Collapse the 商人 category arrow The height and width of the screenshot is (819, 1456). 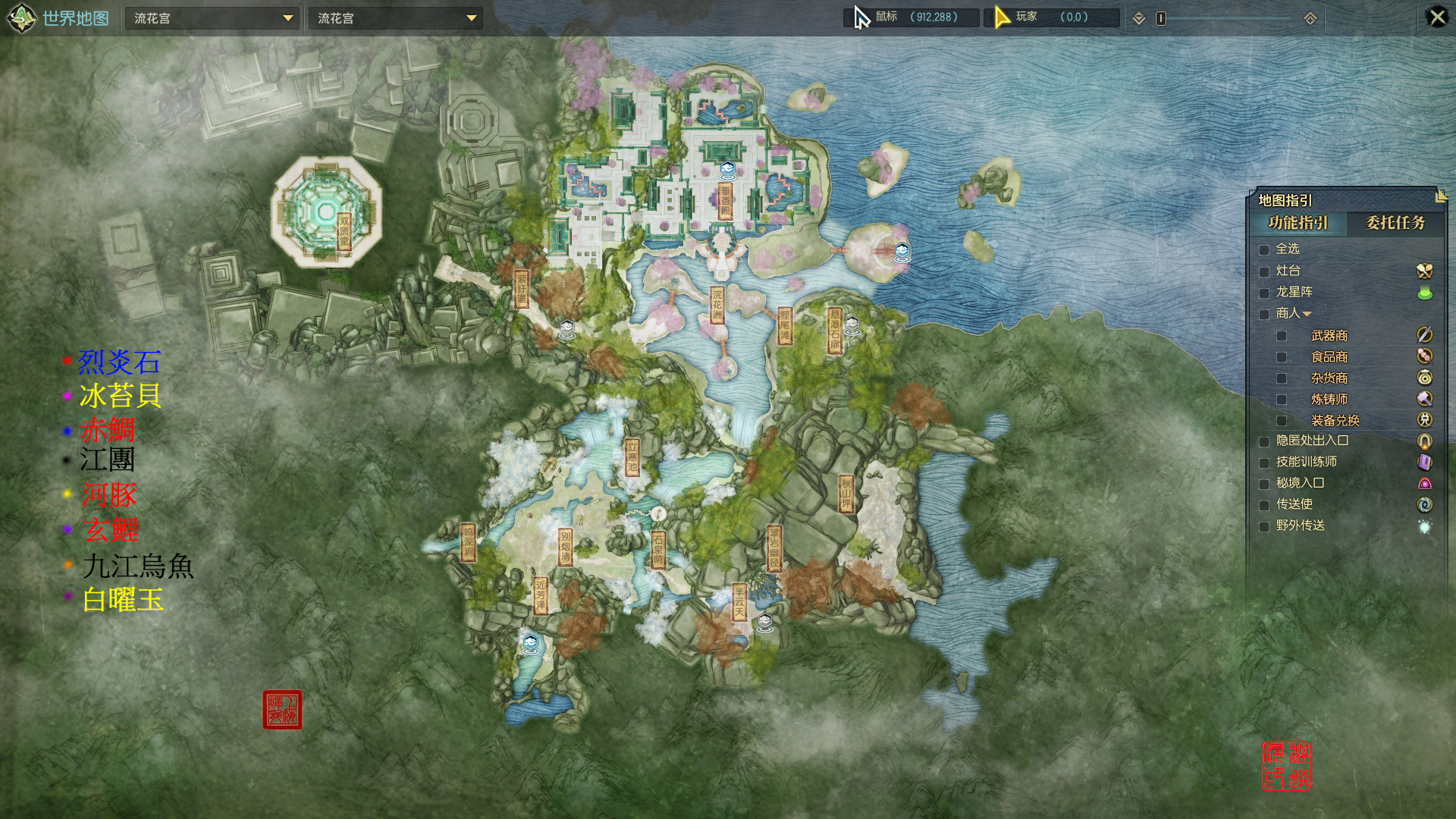1307,314
